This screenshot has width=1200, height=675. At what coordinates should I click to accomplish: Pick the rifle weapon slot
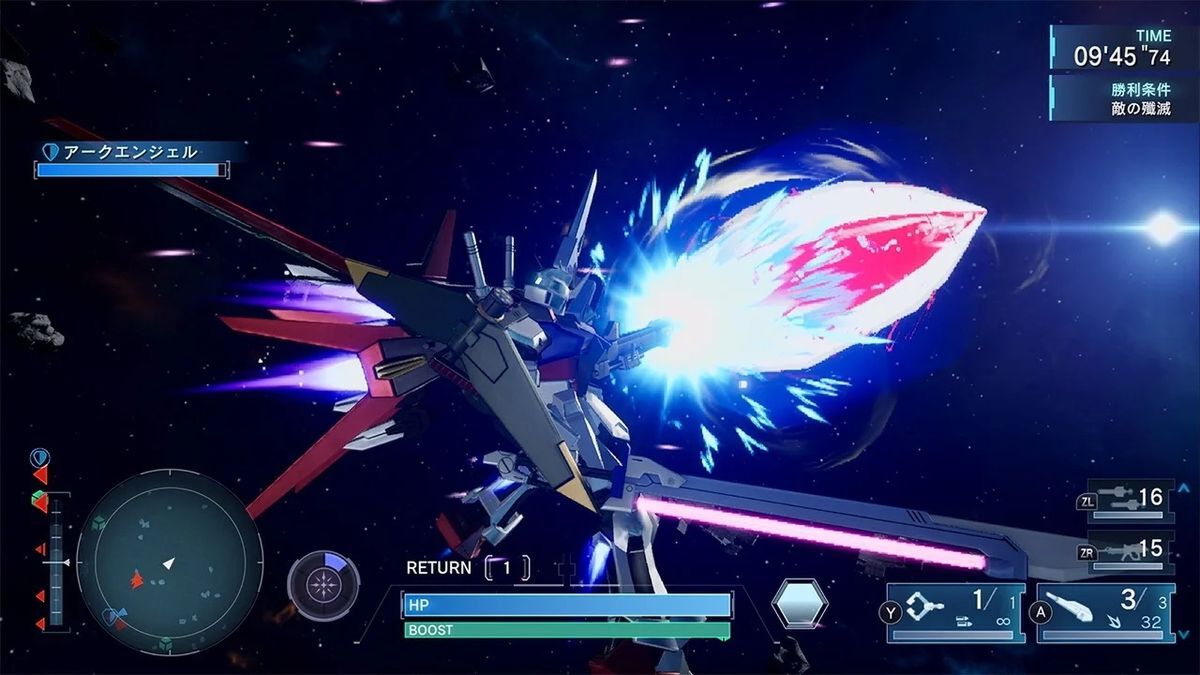click(x=1129, y=551)
